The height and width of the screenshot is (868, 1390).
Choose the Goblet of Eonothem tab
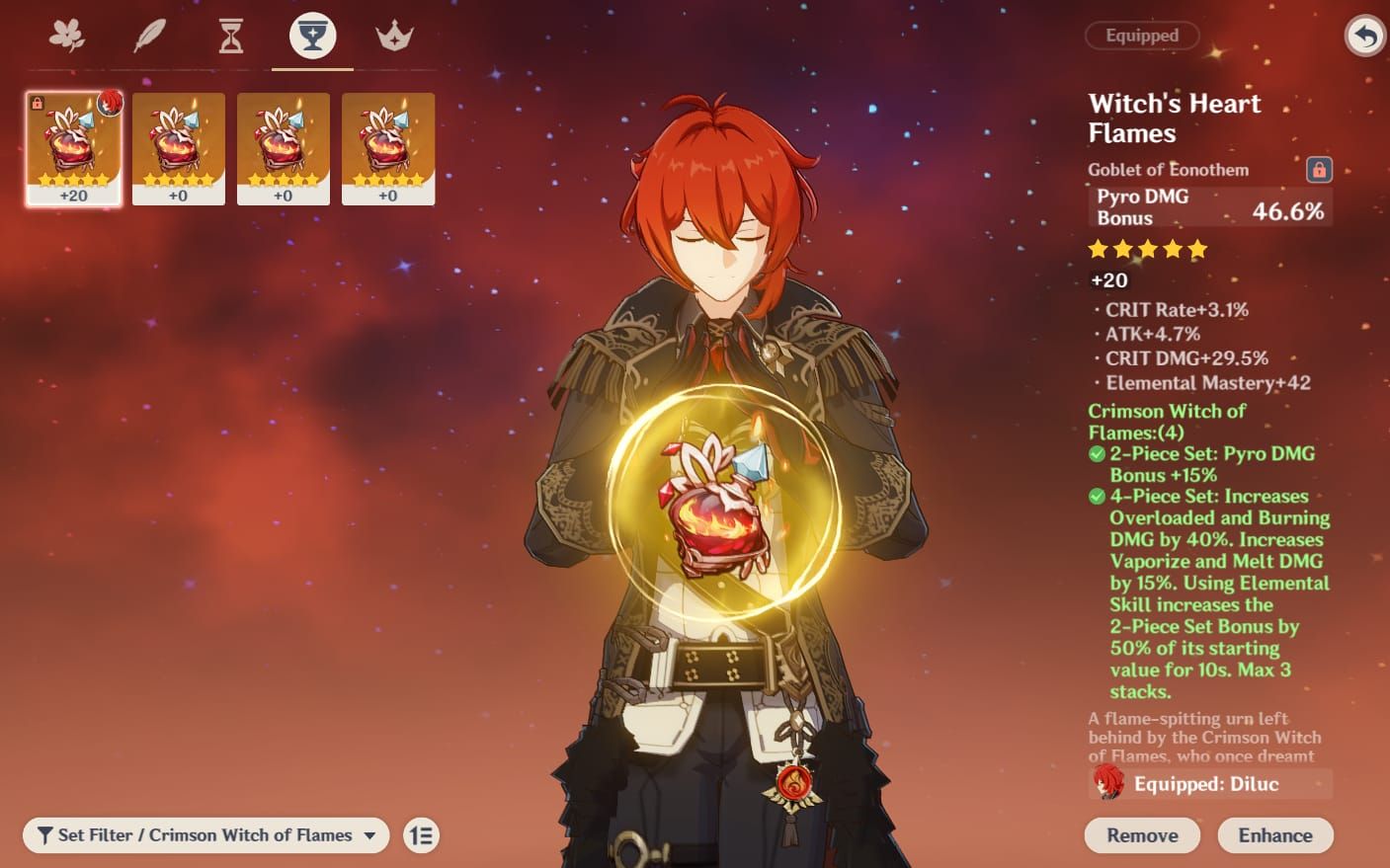click(312, 37)
